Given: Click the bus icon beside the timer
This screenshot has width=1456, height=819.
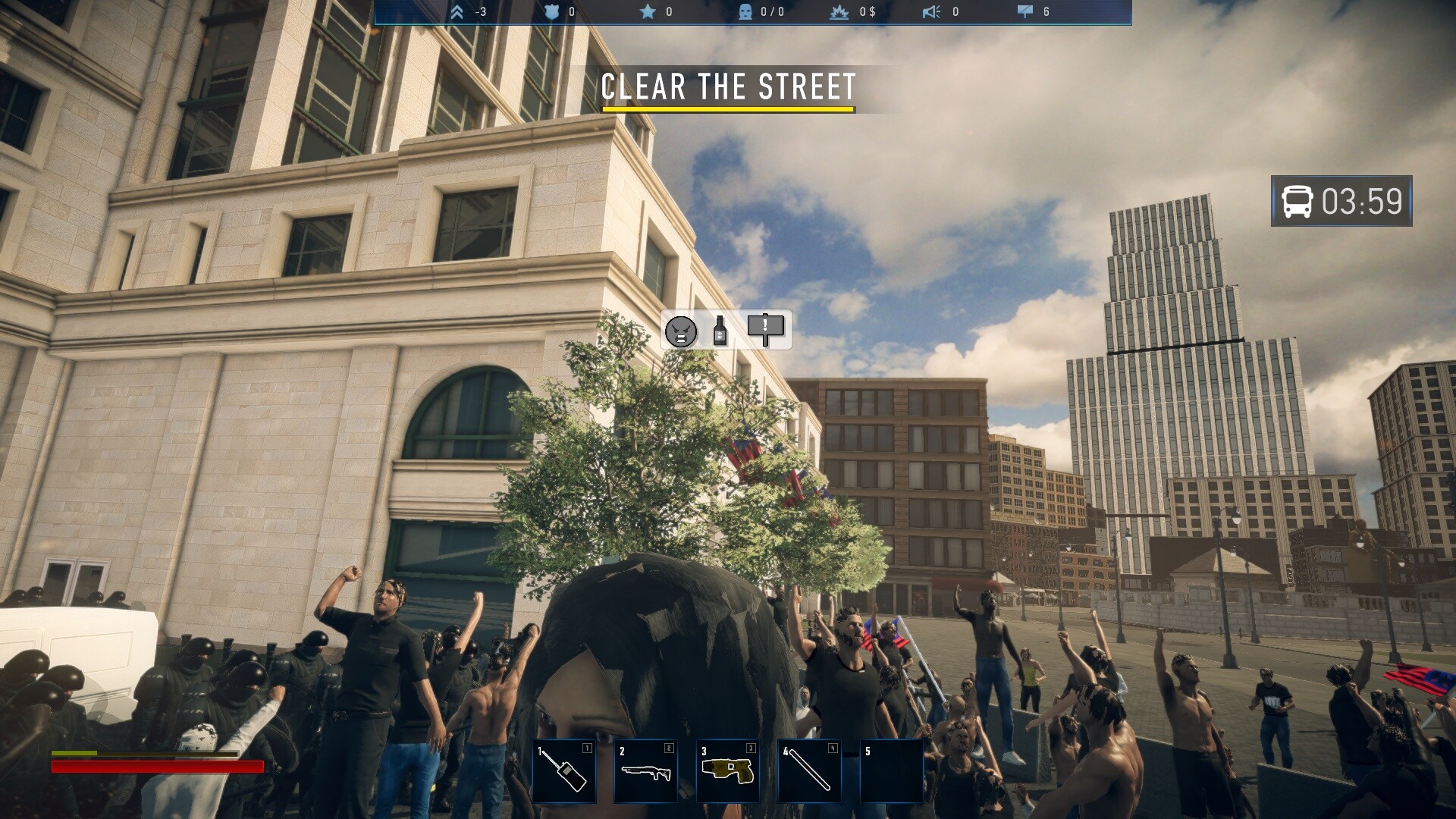Looking at the screenshot, I should (x=1298, y=202).
